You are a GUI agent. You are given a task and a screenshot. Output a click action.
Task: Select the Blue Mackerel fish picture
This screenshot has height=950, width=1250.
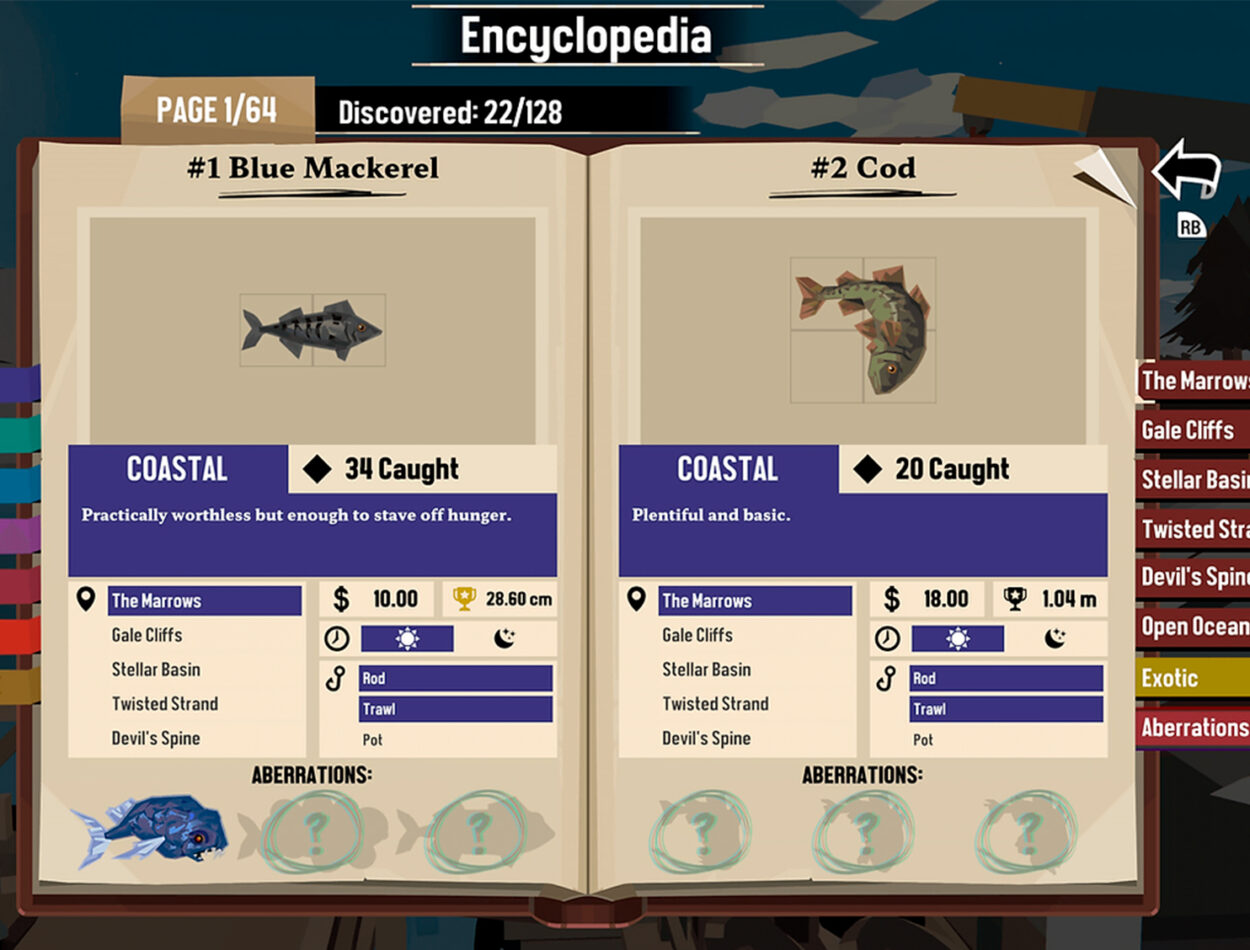click(x=312, y=329)
